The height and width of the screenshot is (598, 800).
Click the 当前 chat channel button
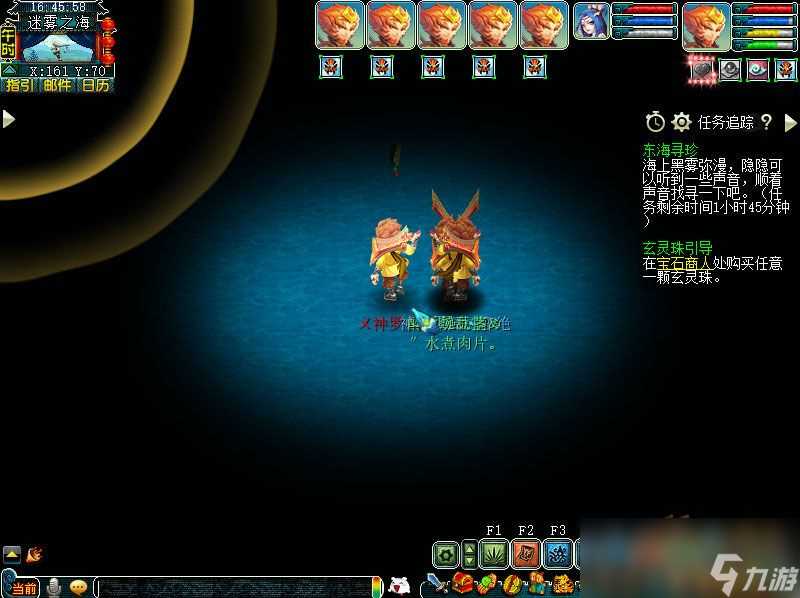(25, 587)
